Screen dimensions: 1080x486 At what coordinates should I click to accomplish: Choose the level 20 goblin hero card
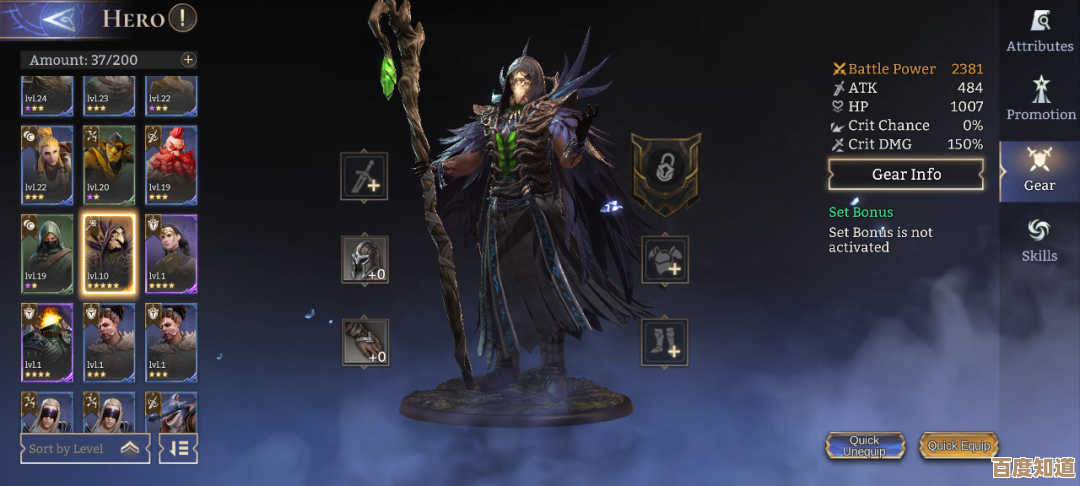(110, 164)
